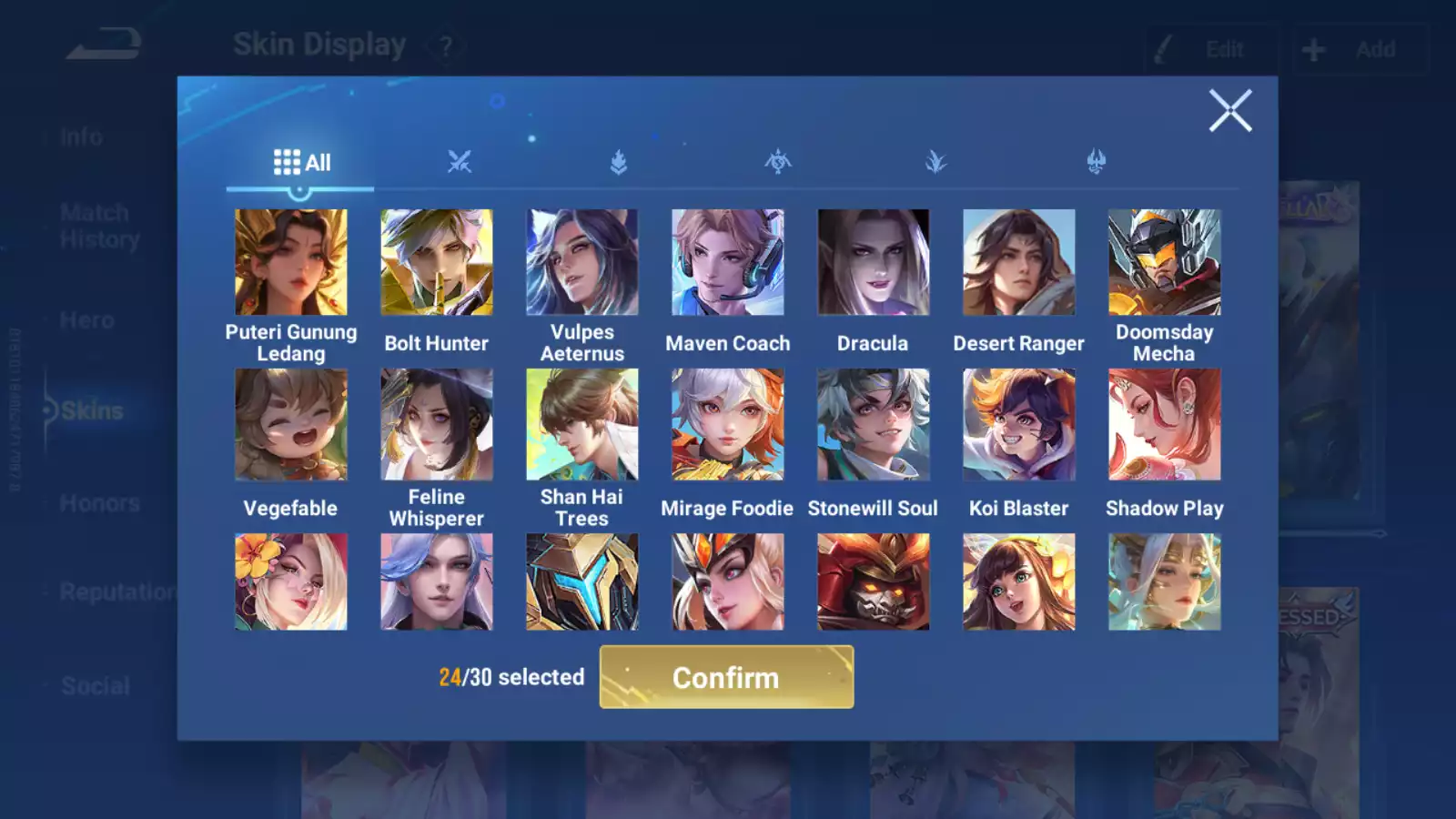
Task: Select the Vegefable skin
Action: tap(291, 424)
